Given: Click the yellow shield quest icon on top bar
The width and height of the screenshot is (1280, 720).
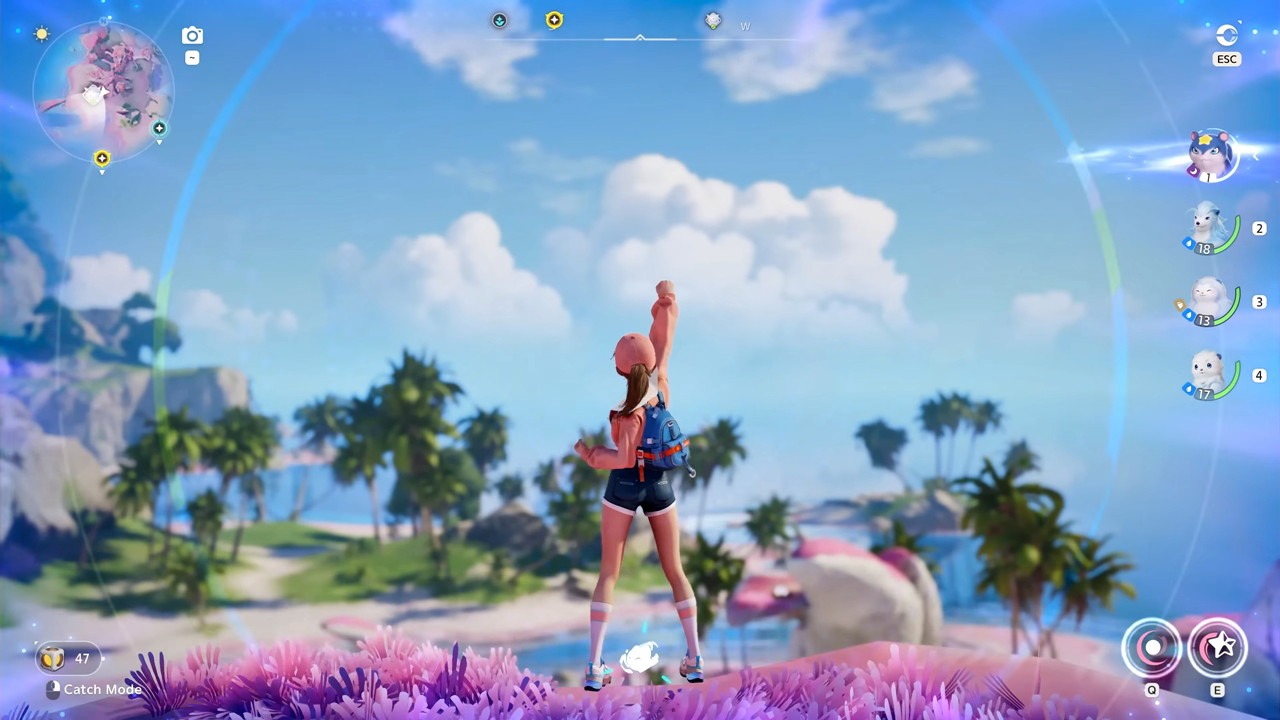Looking at the screenshot, I should tap(555, 19).
